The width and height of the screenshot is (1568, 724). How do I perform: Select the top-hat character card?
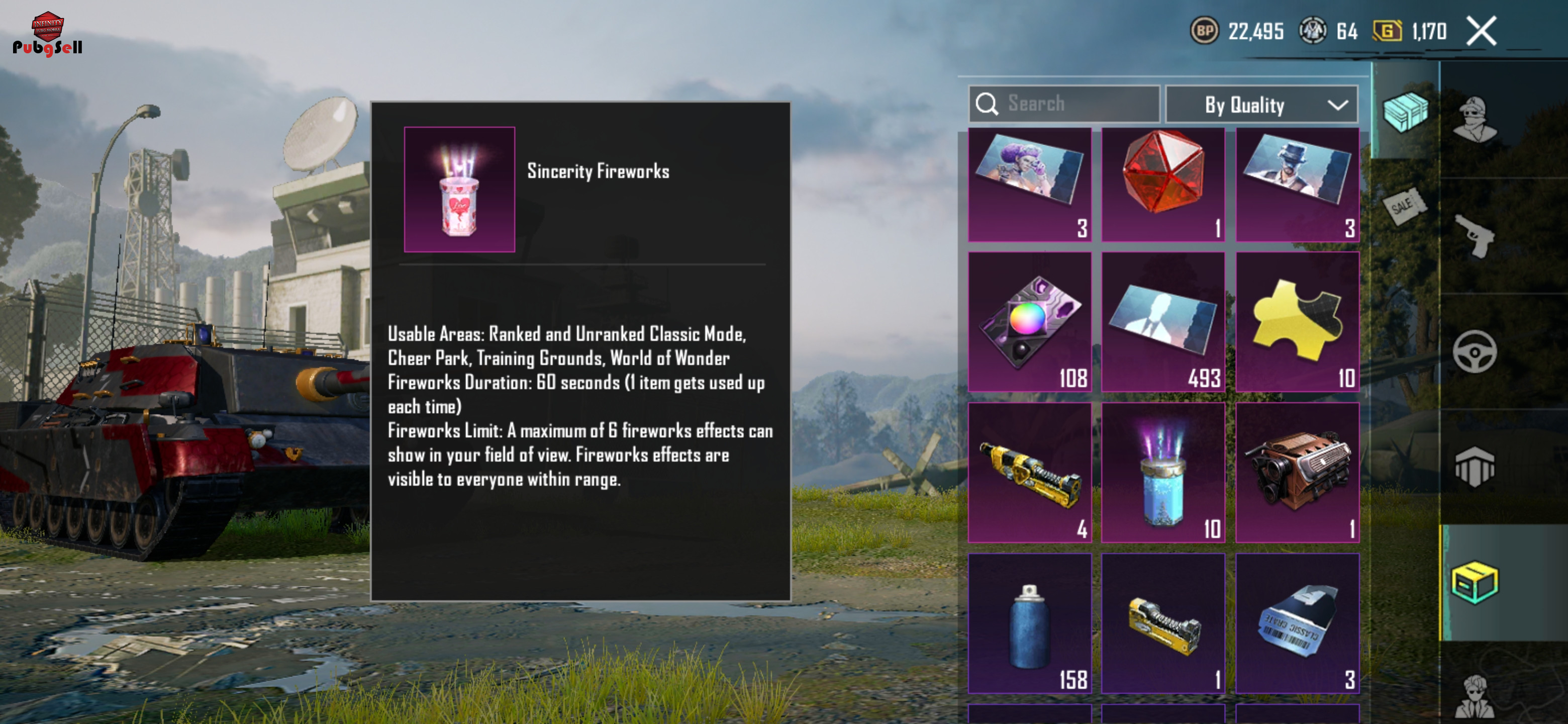coord(1297,184)
